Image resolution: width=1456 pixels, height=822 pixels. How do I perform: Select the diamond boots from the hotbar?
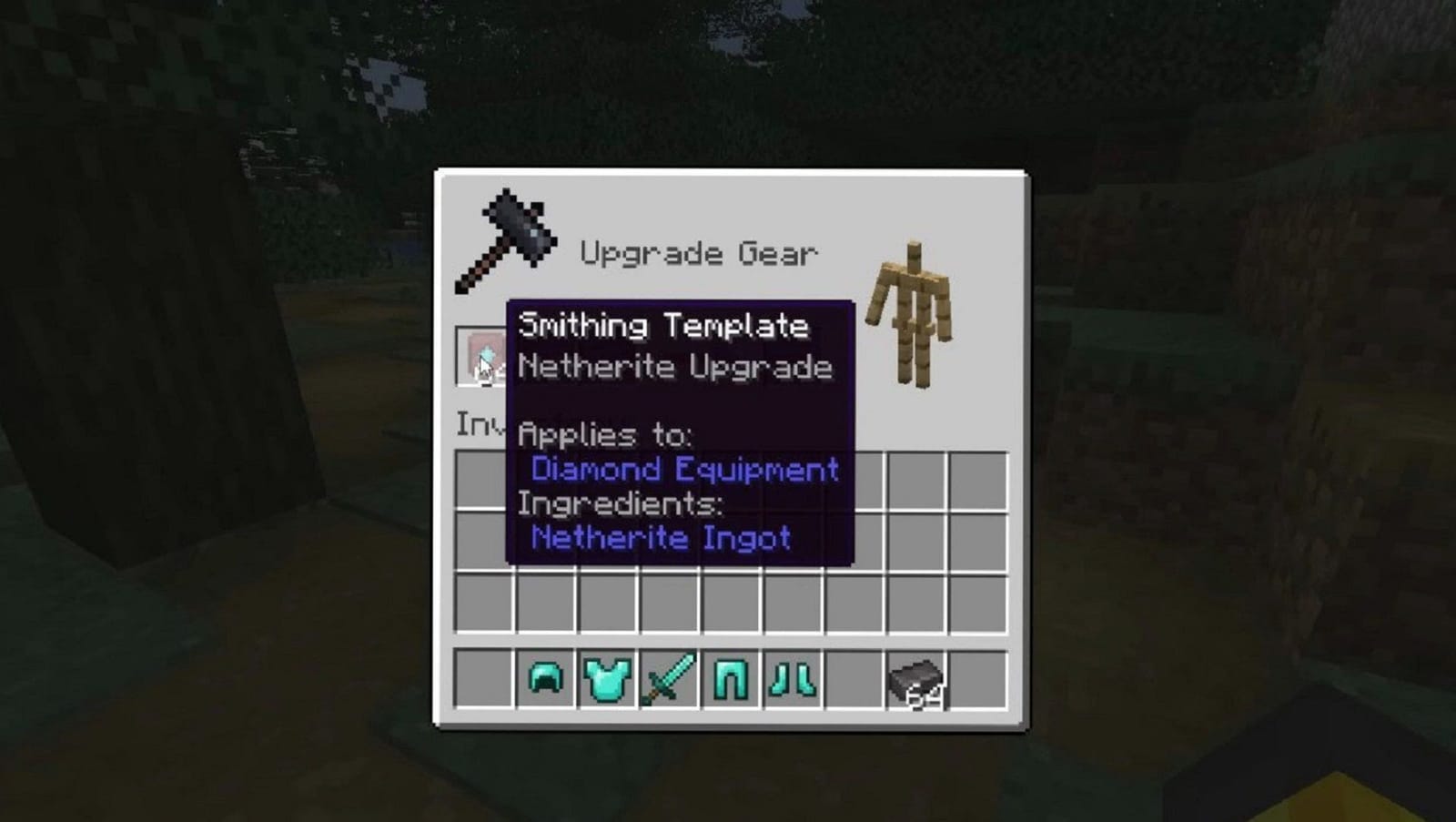792,677
